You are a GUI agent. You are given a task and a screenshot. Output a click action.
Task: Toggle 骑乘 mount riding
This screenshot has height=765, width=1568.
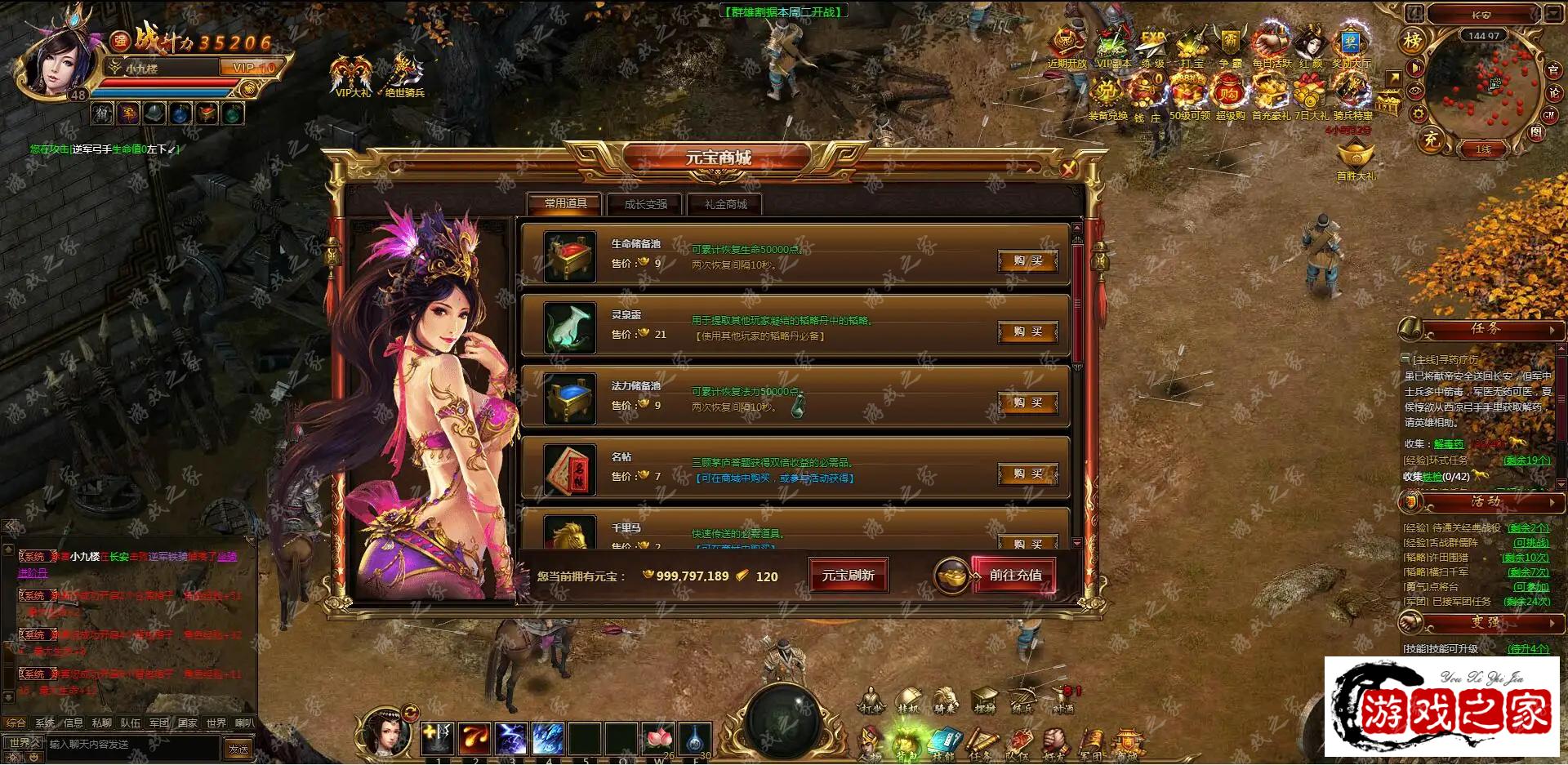click(945, 701)
